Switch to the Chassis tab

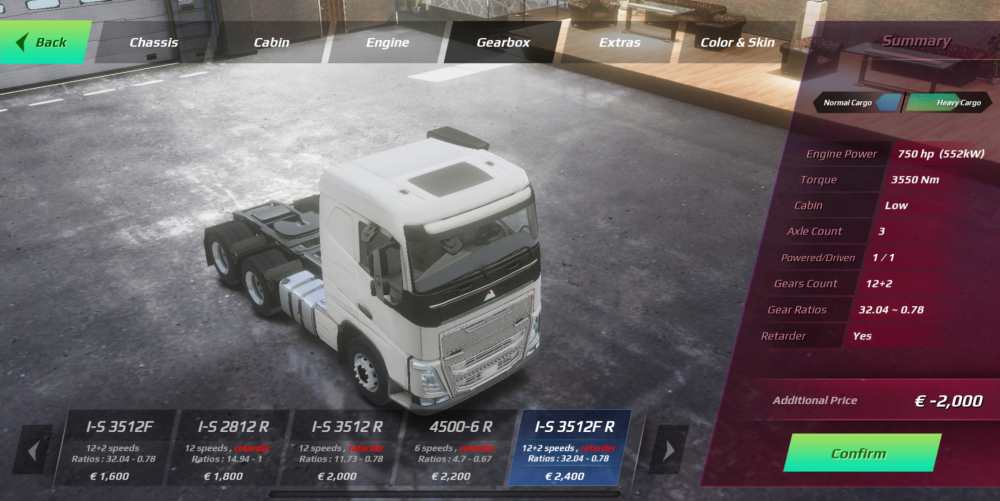click(x=154, y=43)
